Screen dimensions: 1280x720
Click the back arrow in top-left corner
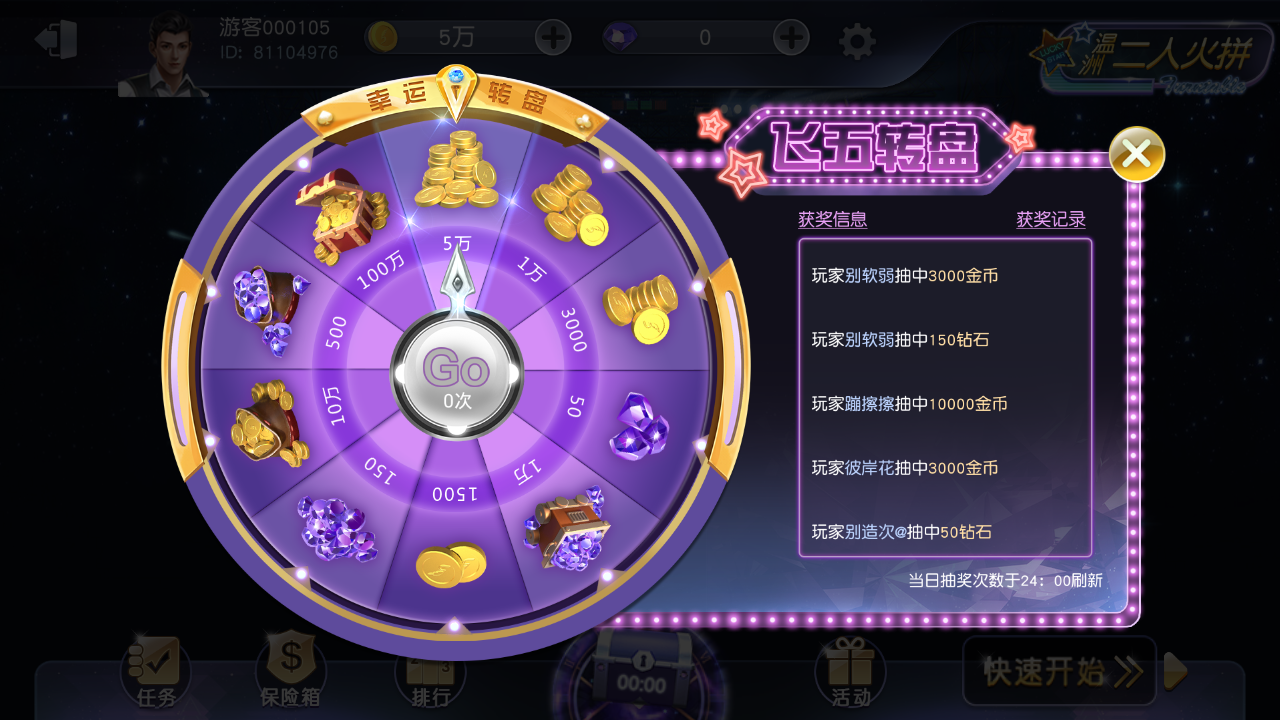[57, 37]
